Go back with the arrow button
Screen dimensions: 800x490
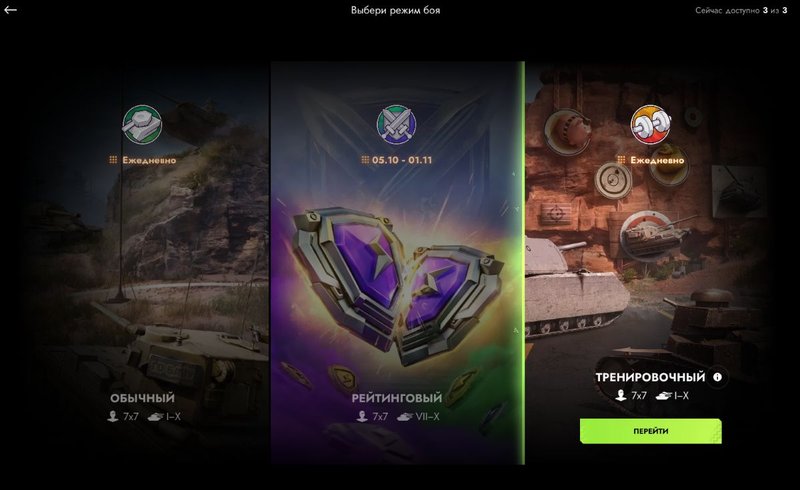pos(11,10)
